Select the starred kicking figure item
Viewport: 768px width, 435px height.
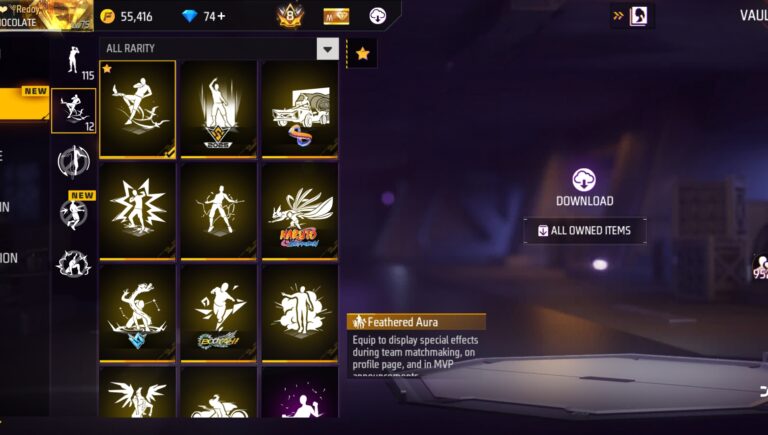click(x=137, y=109)
